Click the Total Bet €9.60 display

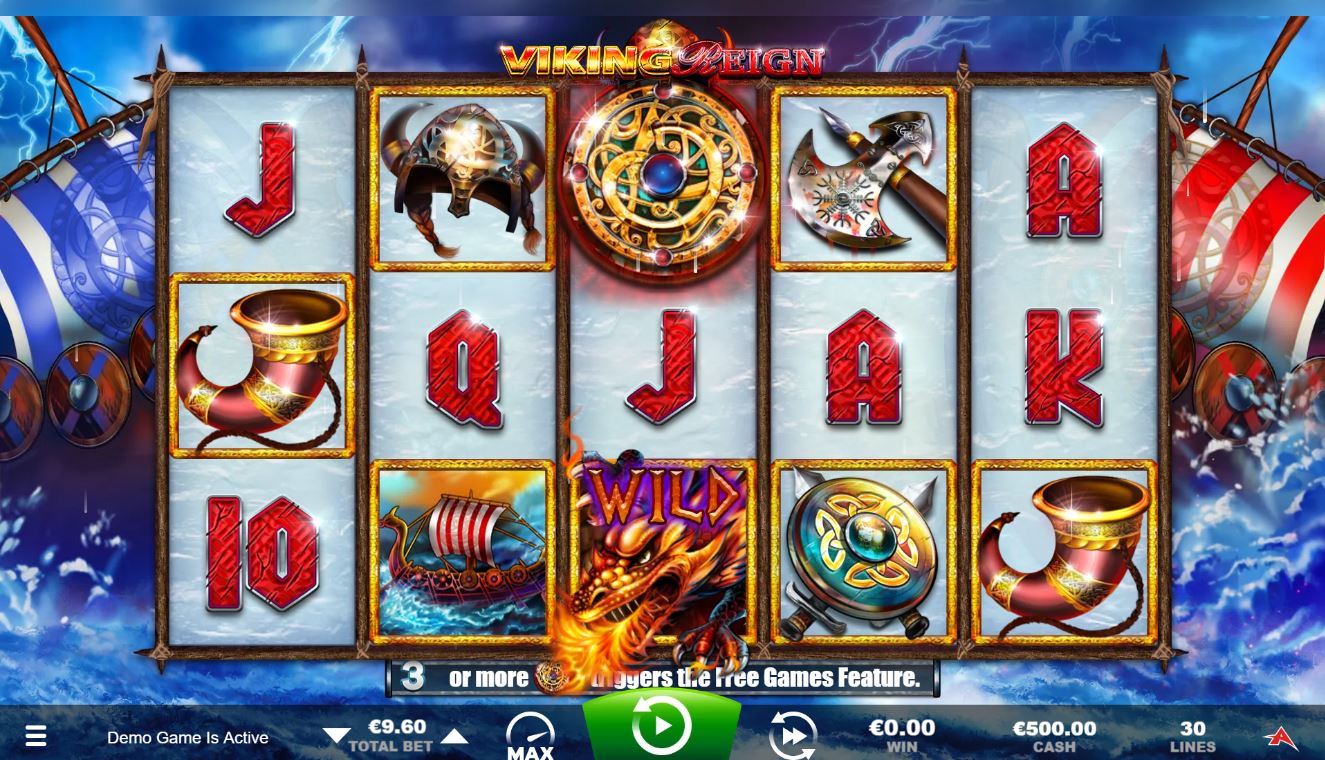[x=398, y=727]
